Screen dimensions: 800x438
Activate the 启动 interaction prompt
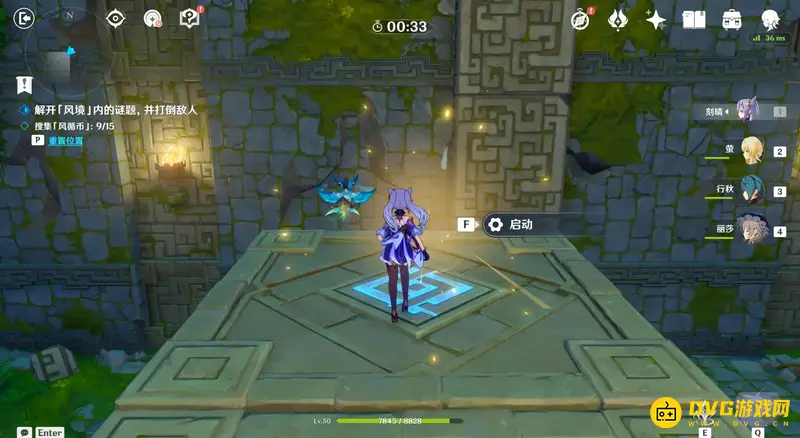520,225
